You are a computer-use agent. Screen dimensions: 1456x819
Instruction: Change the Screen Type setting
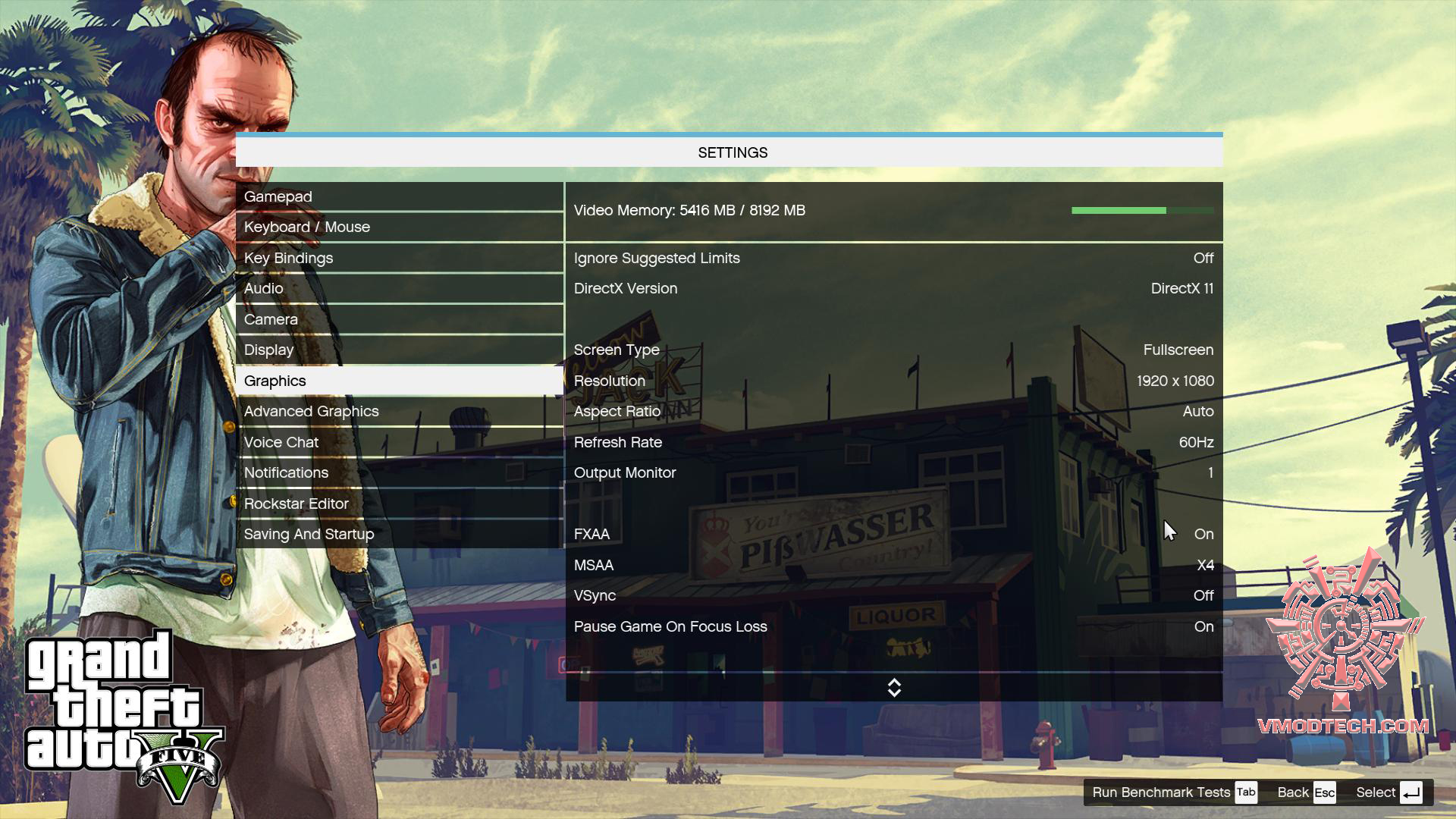point(893,350)
